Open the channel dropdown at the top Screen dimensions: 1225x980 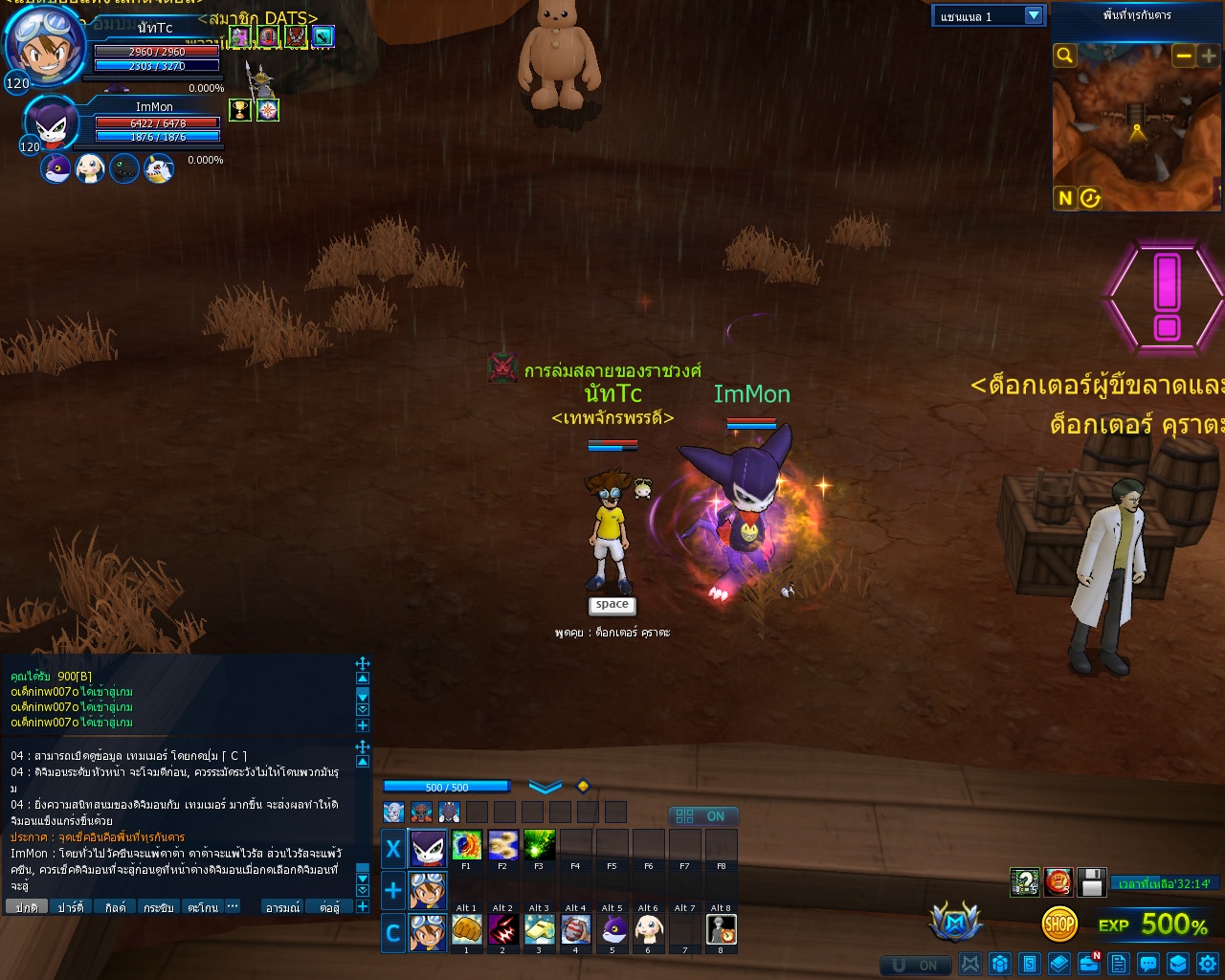1033,15
